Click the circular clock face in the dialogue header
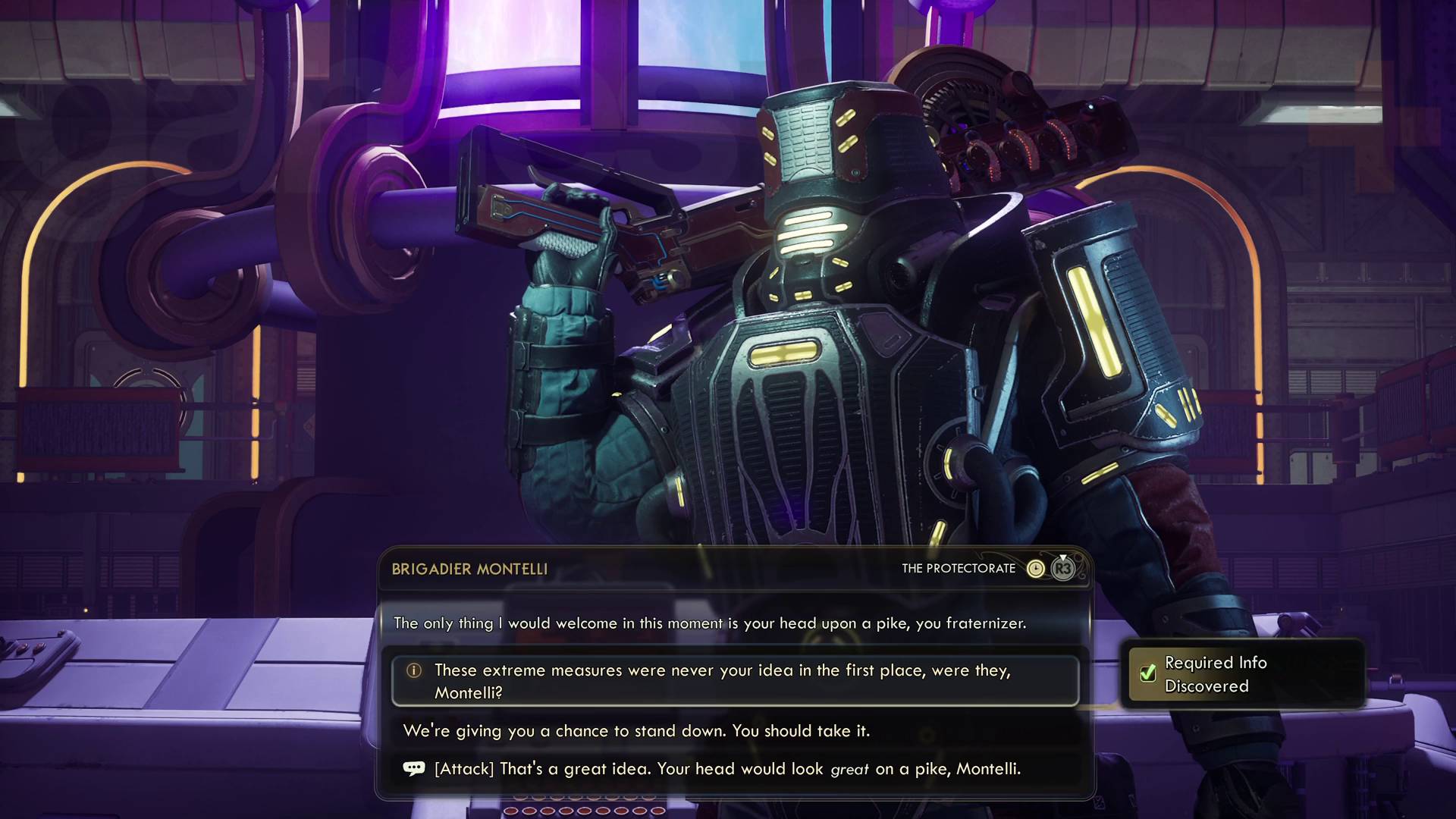The image size is (1456, 819). point(1036,569)
